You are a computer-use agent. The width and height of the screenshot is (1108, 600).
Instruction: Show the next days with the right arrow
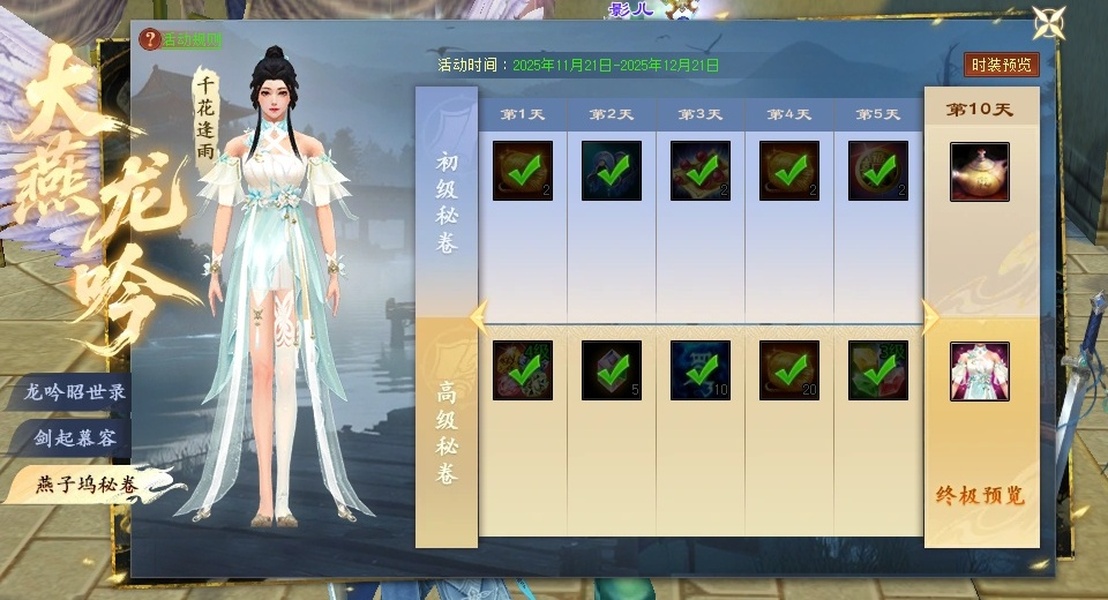(930, 317)
